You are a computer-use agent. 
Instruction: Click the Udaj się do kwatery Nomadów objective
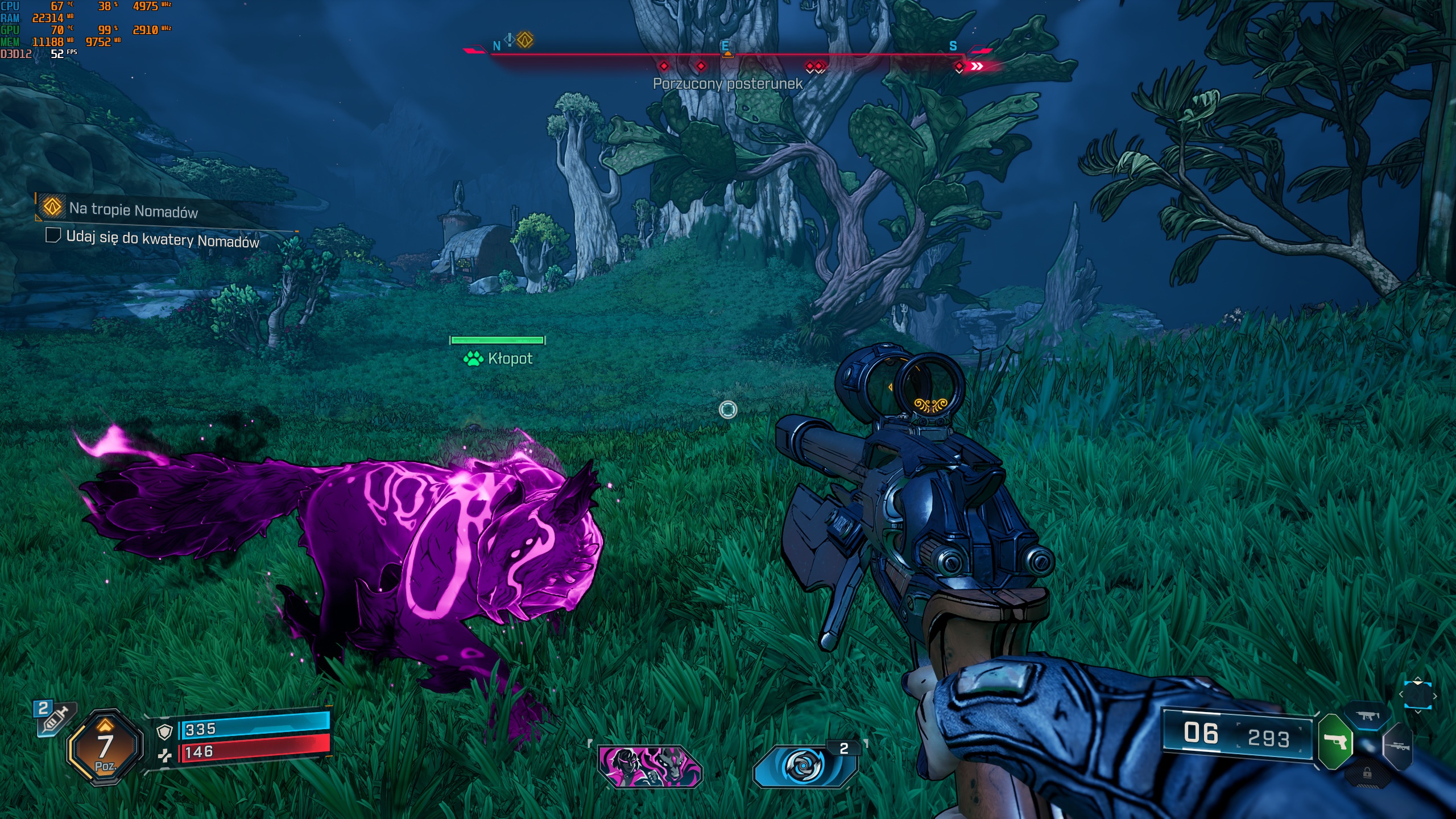pyautogui.click(x=162, y=239)
